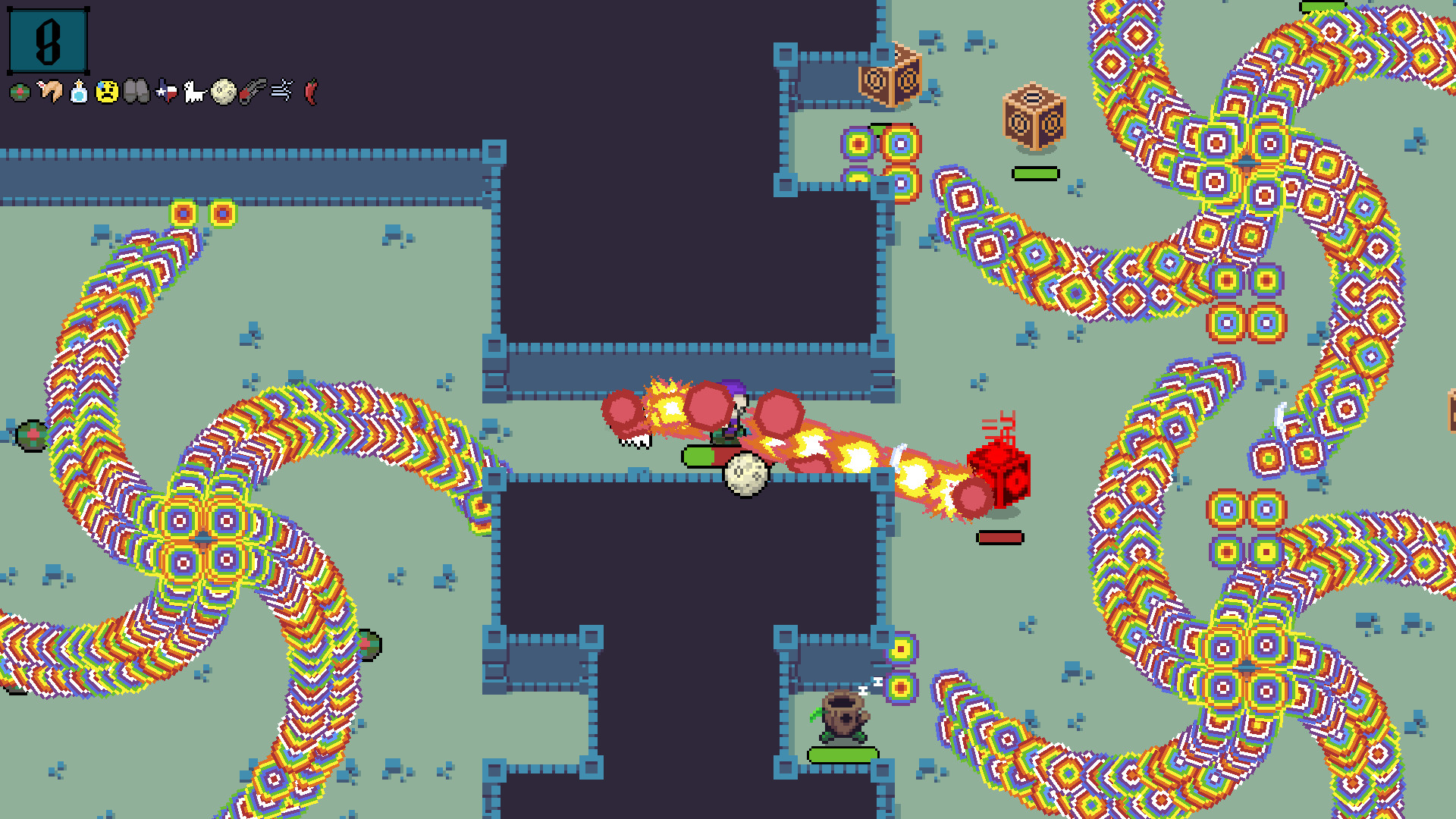Click the chicken wing item icon
The width and height of the screenshot is (1456, 819).
click(x=47, y=93)
